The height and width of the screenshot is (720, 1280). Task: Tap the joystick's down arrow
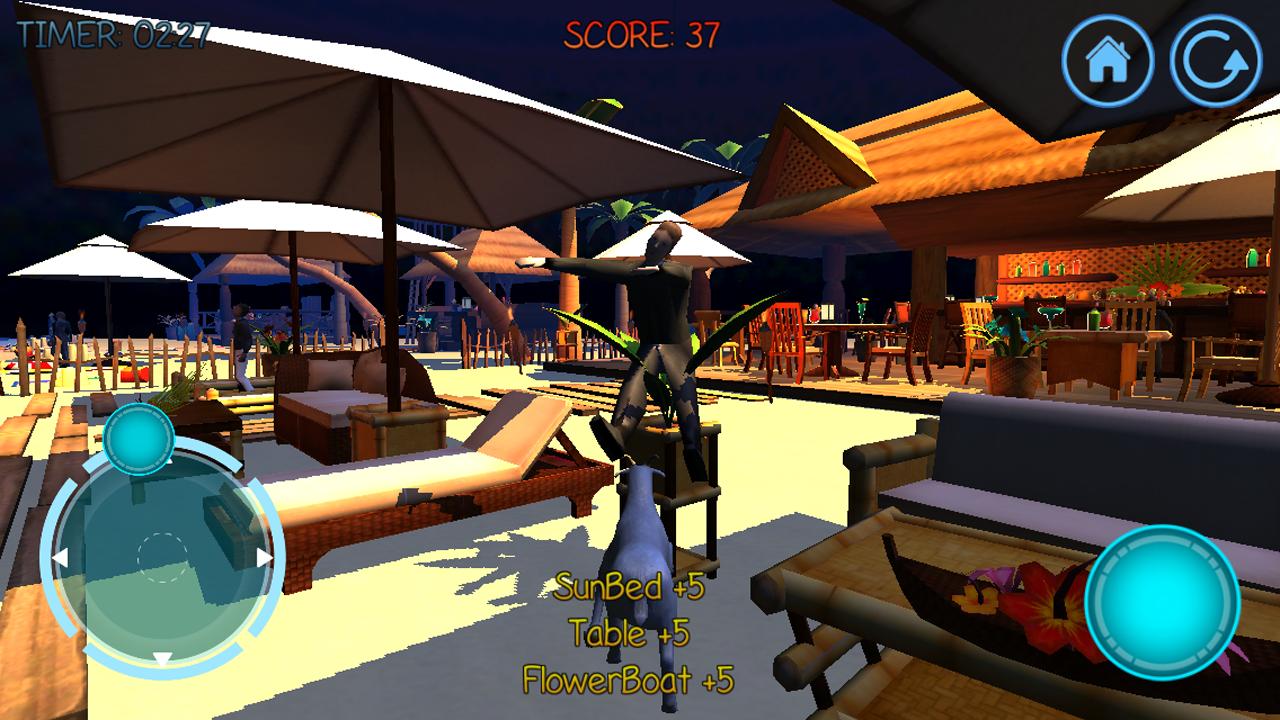click(x=162, y=659)
